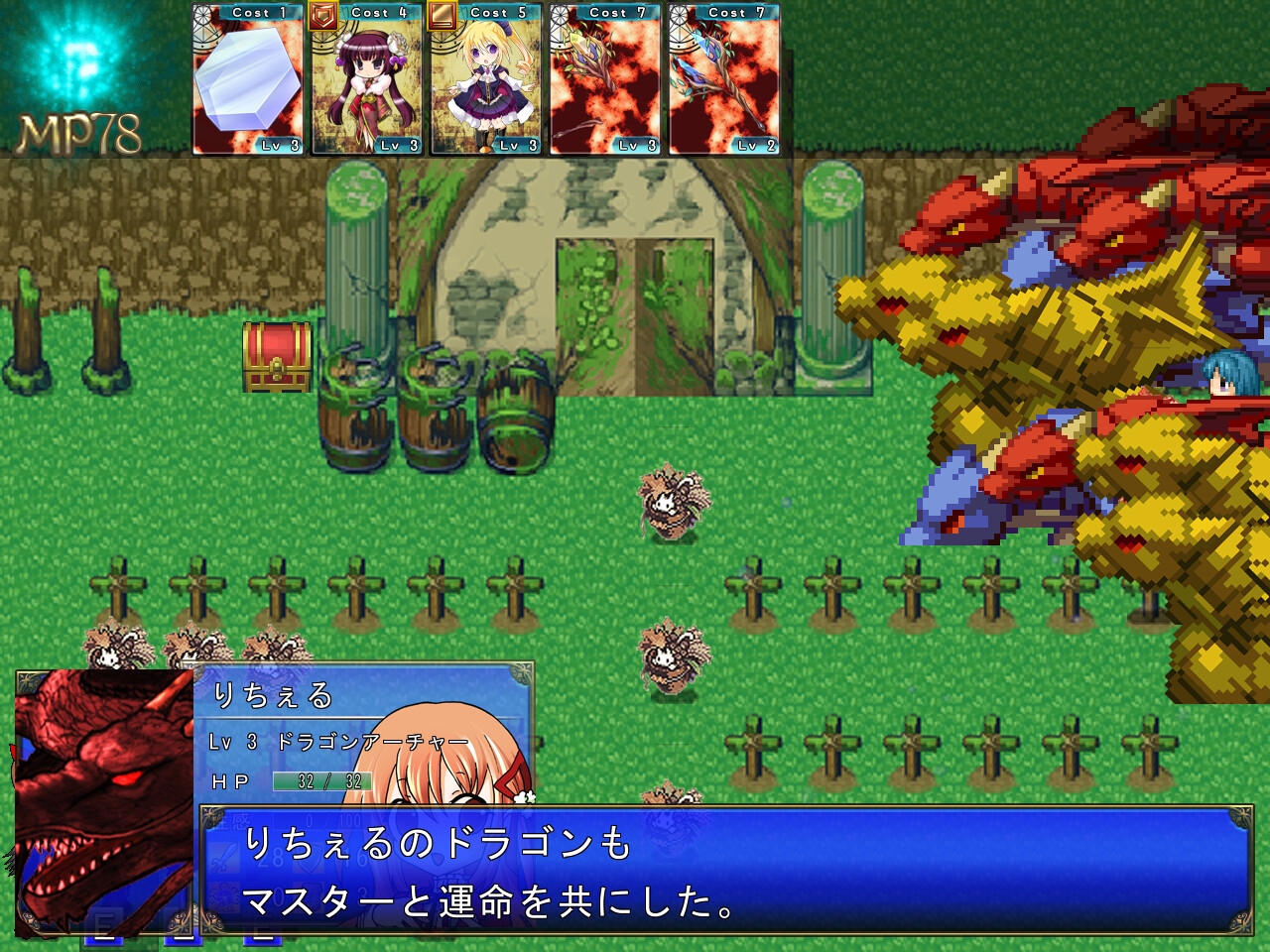Screen dimensions: 1270x952
Task: Click the sword attack icon in the stats panel
Action: tap(222, 859)
